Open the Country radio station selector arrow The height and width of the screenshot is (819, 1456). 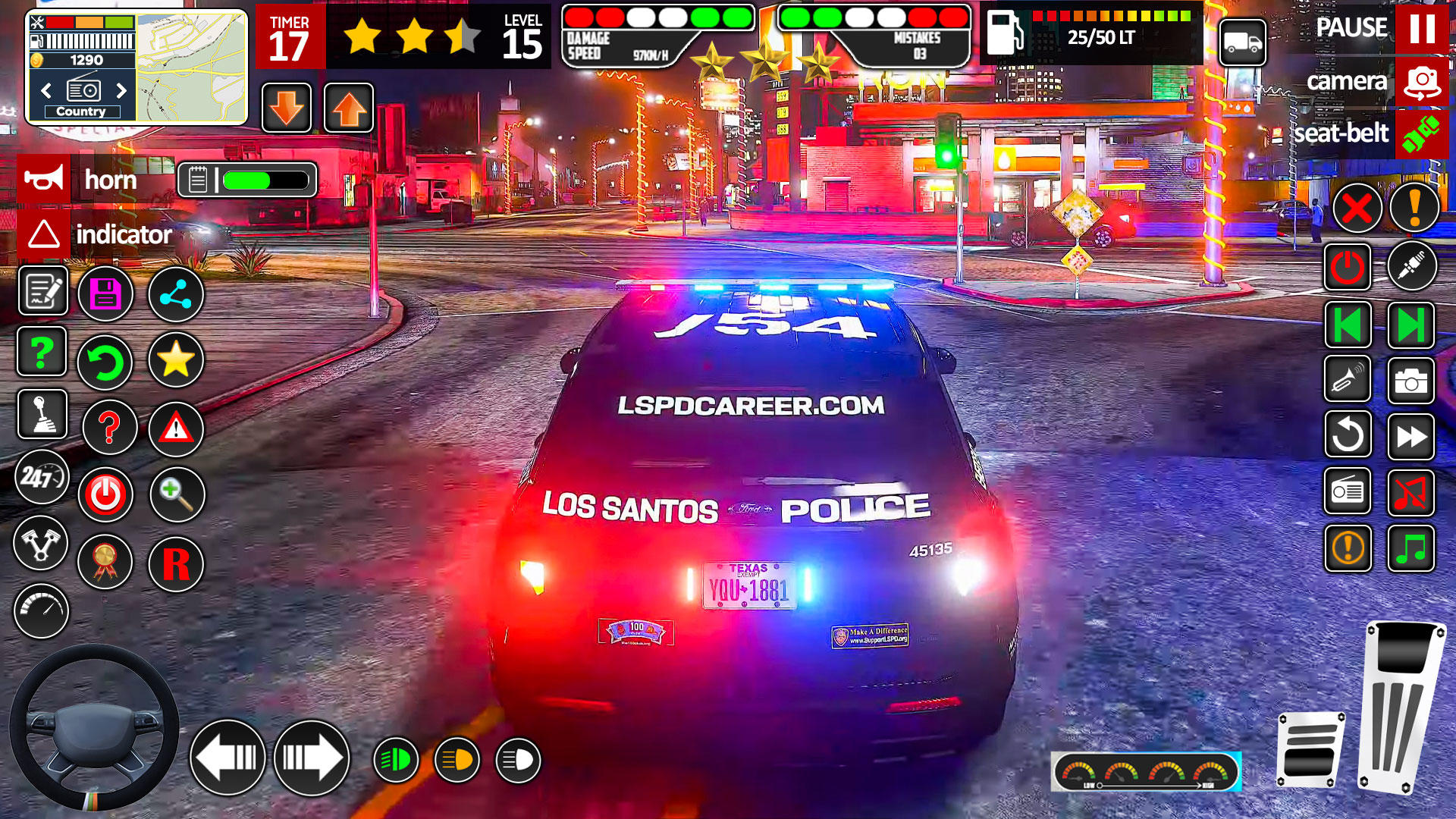click(x=122, y=89)
